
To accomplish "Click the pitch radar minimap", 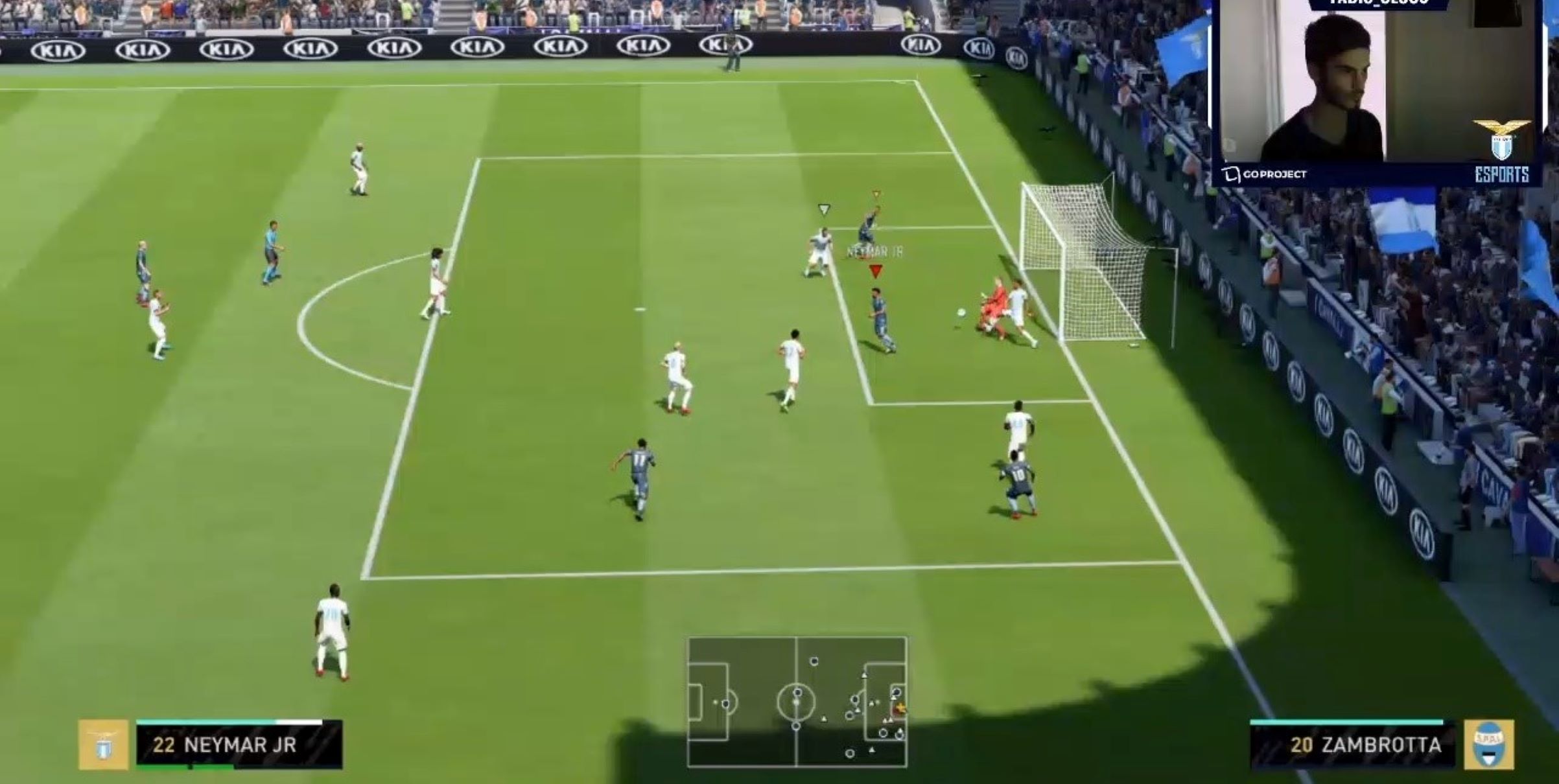I will 797,702.
